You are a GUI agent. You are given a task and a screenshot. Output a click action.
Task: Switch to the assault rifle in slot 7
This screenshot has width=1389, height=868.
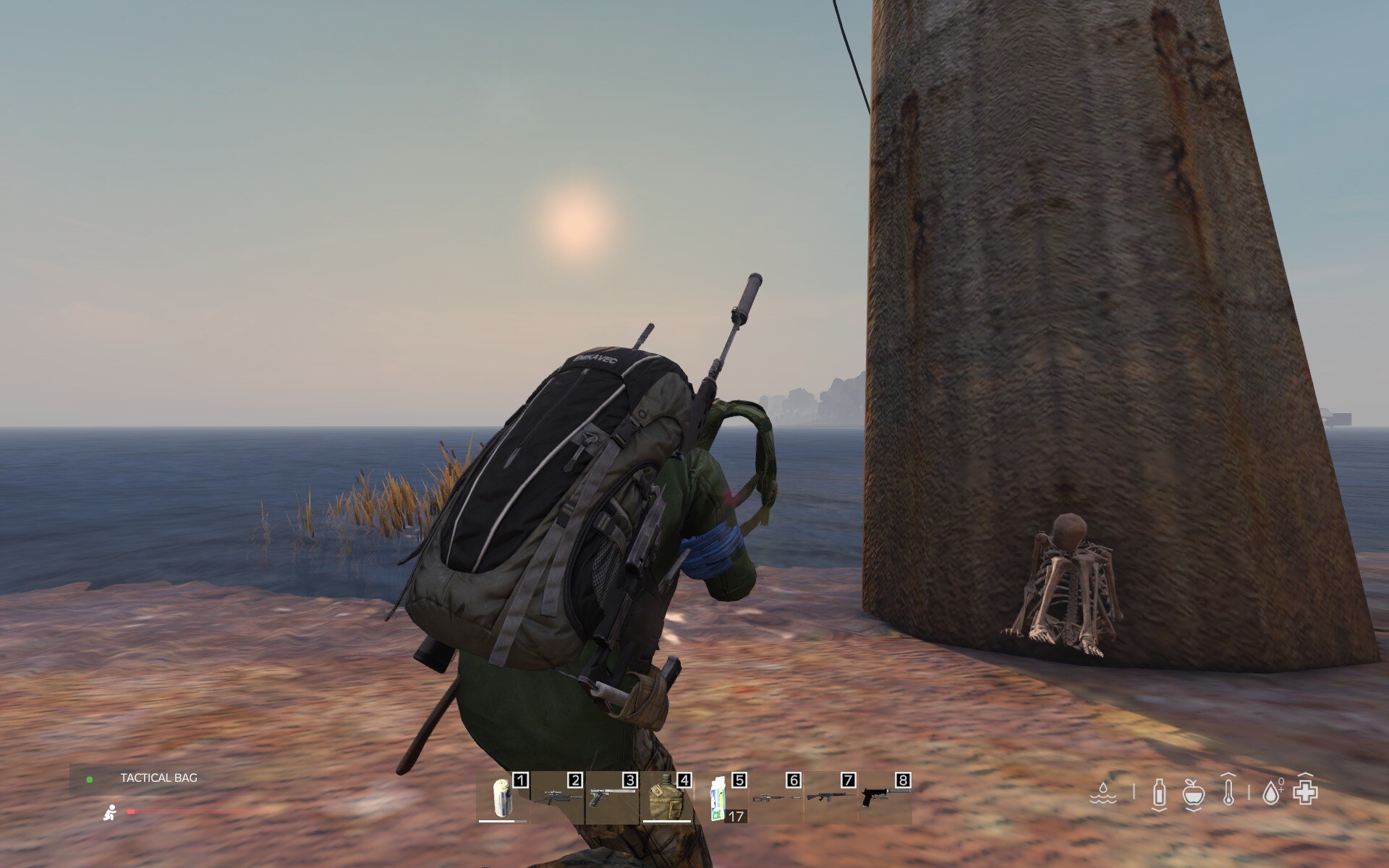point(830,799)
